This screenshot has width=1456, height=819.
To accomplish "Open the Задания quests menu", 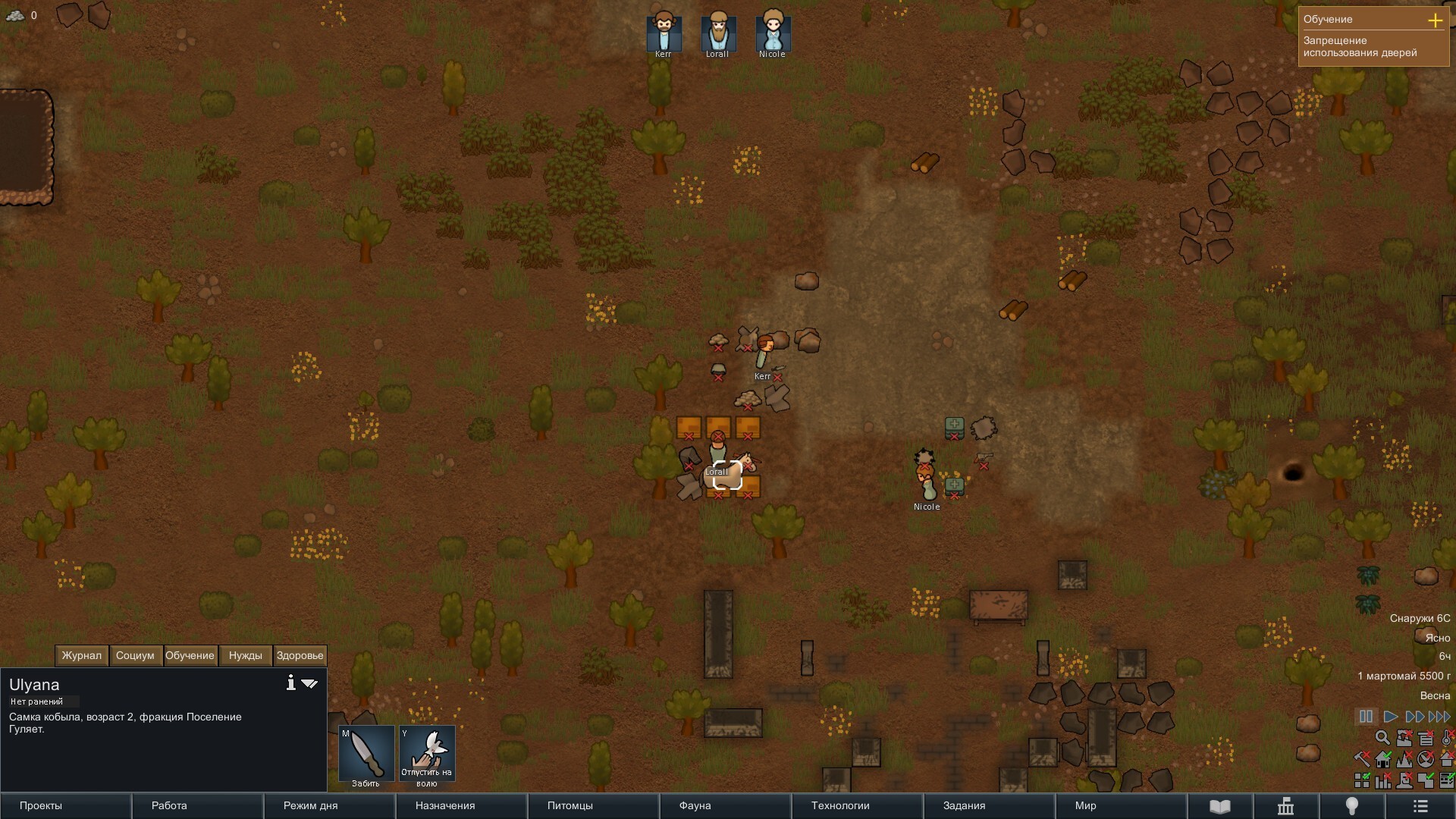I will click(x=989, y=806).
